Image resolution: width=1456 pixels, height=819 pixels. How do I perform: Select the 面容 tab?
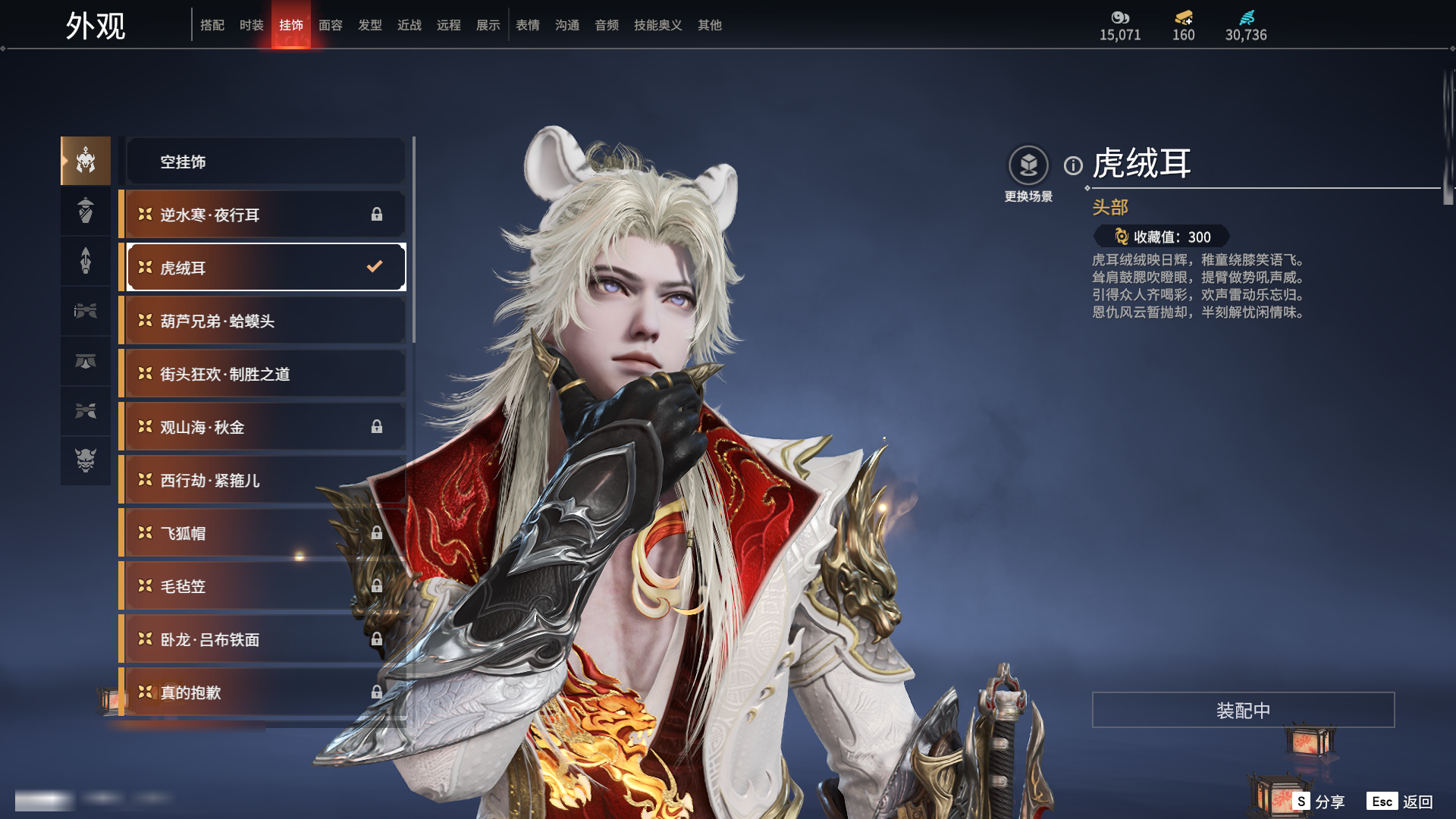[x=330, y=25]
